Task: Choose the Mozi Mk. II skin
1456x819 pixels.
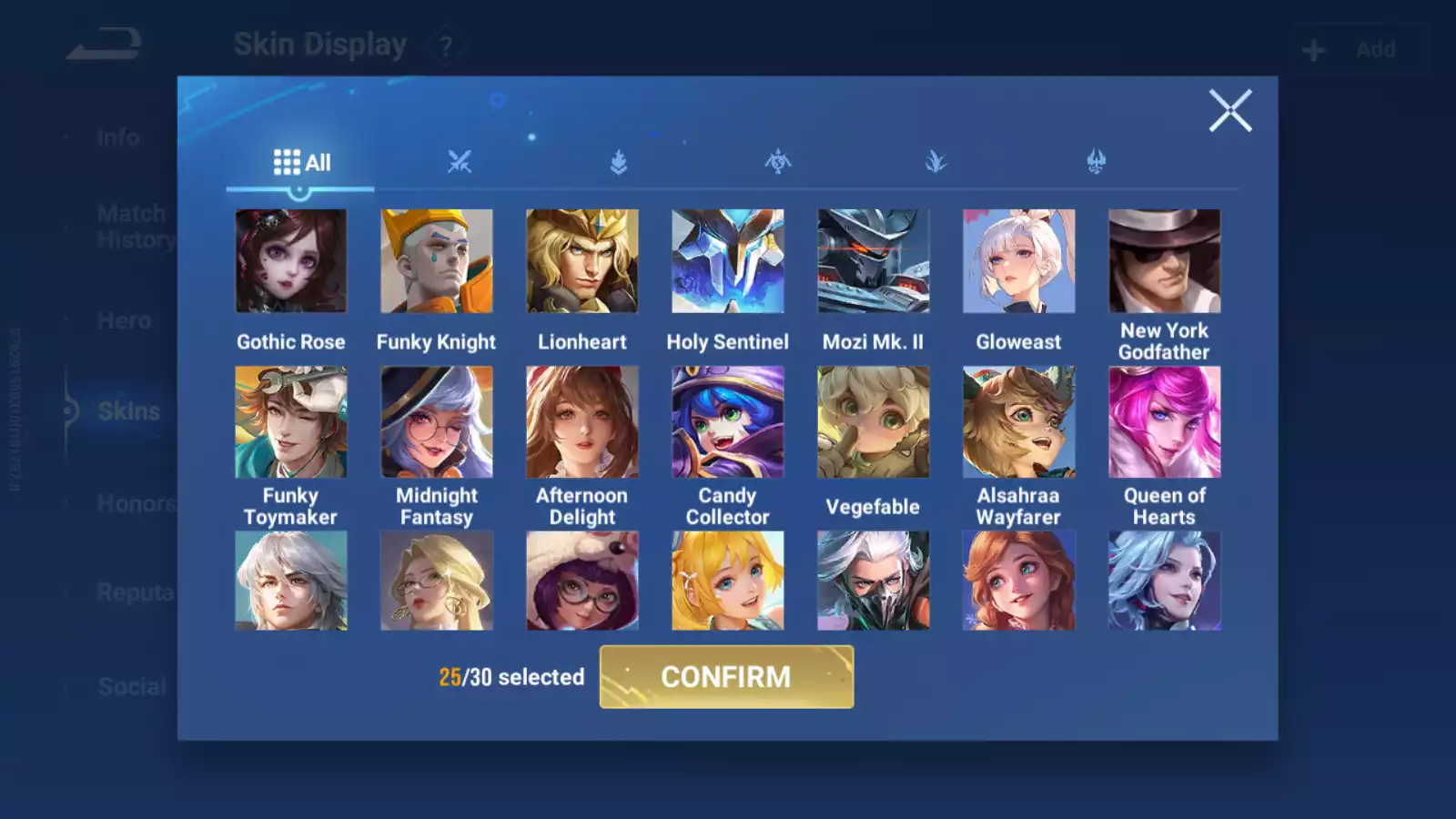Action: [874, 262]
